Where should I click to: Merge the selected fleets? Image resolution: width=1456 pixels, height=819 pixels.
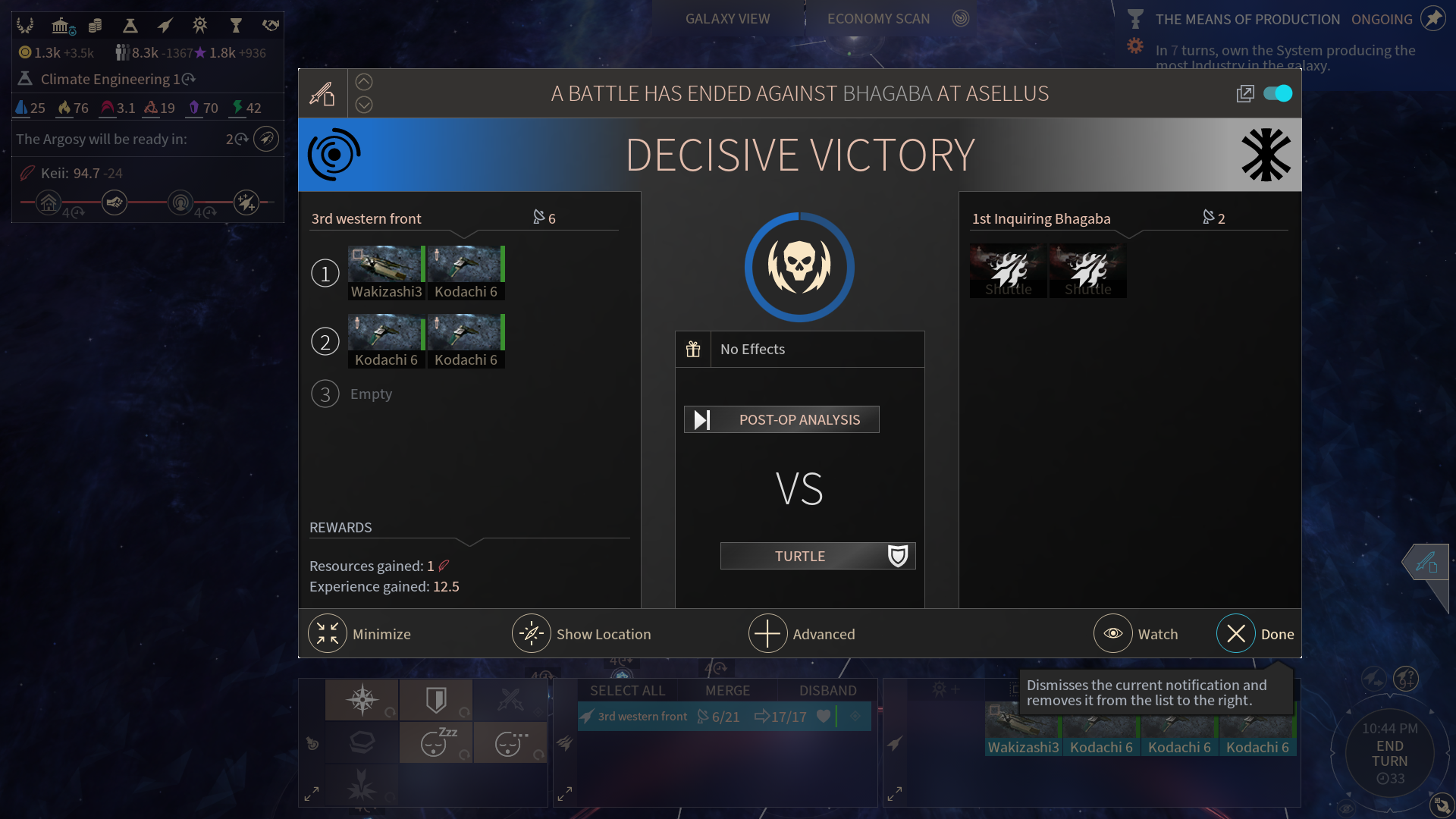(x=727, y=691)
